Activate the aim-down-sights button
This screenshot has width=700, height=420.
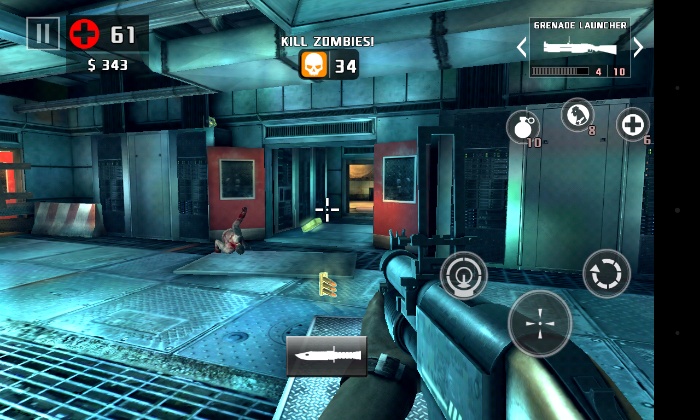[x=464, y=274]
